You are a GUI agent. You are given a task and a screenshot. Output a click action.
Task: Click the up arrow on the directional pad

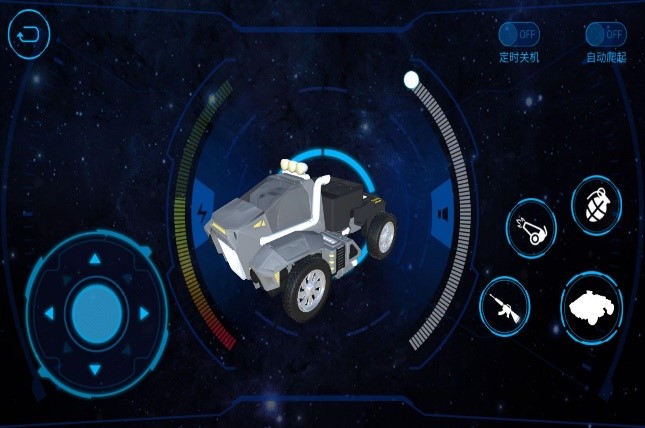95,259
